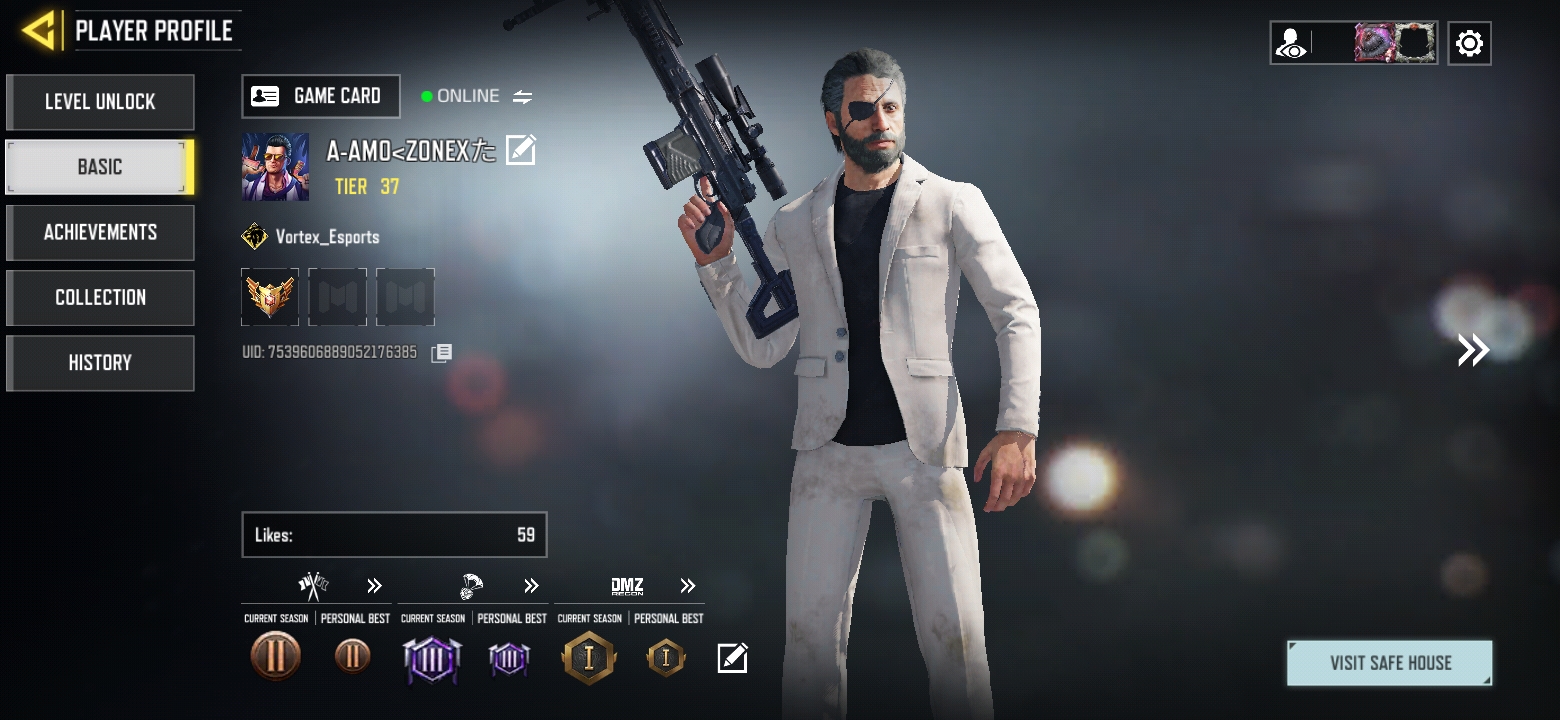Expand the DMZ Recon stats arrows
Screen dimensions: 1560x720
(687, 586)
